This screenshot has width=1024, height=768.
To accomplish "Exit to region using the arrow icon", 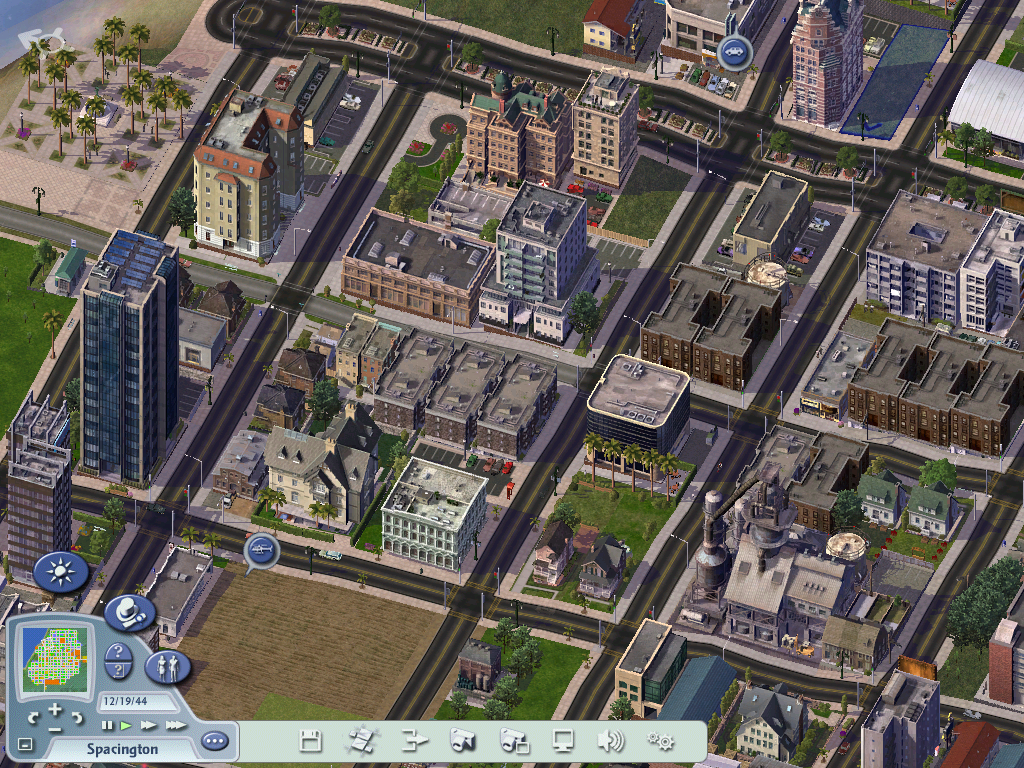I will [x=414, y=741].
